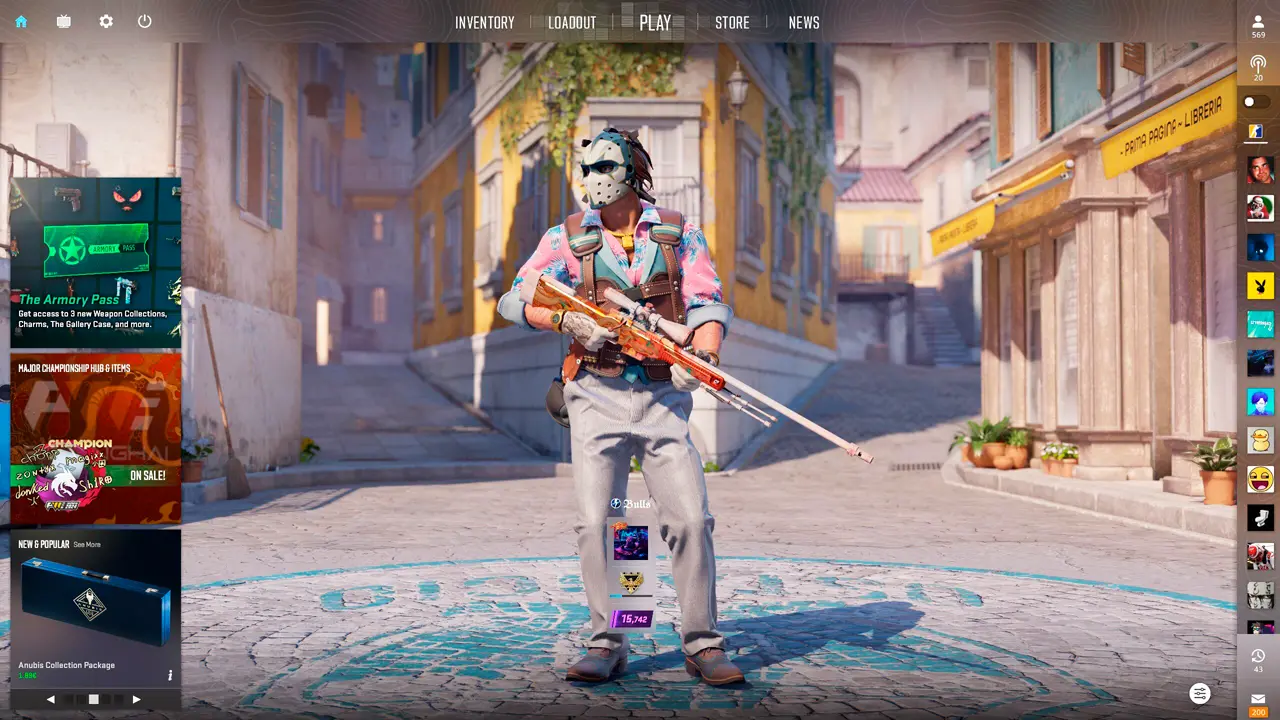
Task: Open the Major Championship Hub banner
Action: (x=96, y=438)
